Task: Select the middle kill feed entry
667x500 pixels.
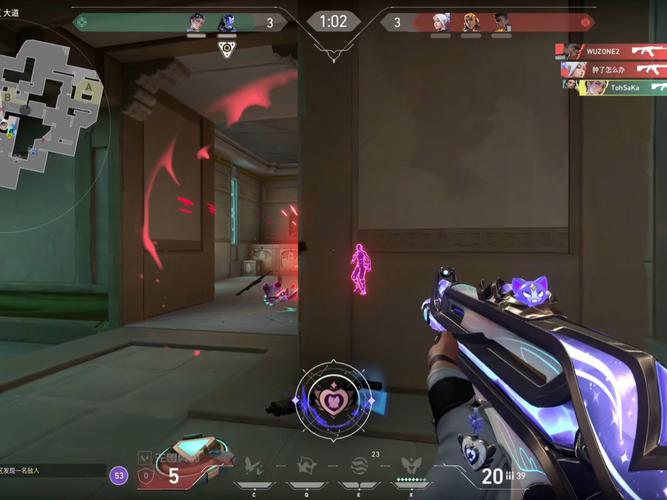Action: coord(612,69)
